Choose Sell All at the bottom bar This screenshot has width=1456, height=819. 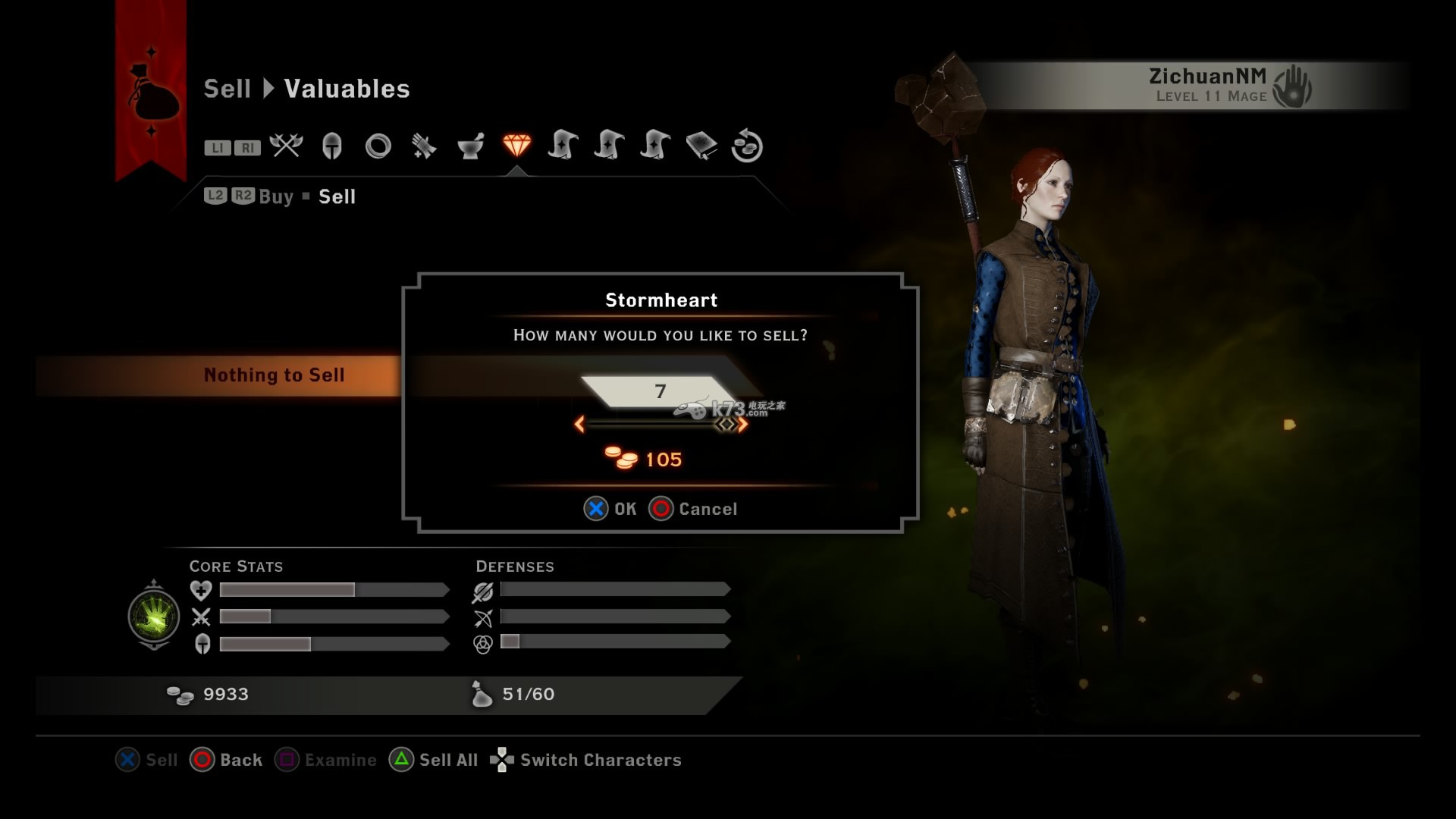434,760
